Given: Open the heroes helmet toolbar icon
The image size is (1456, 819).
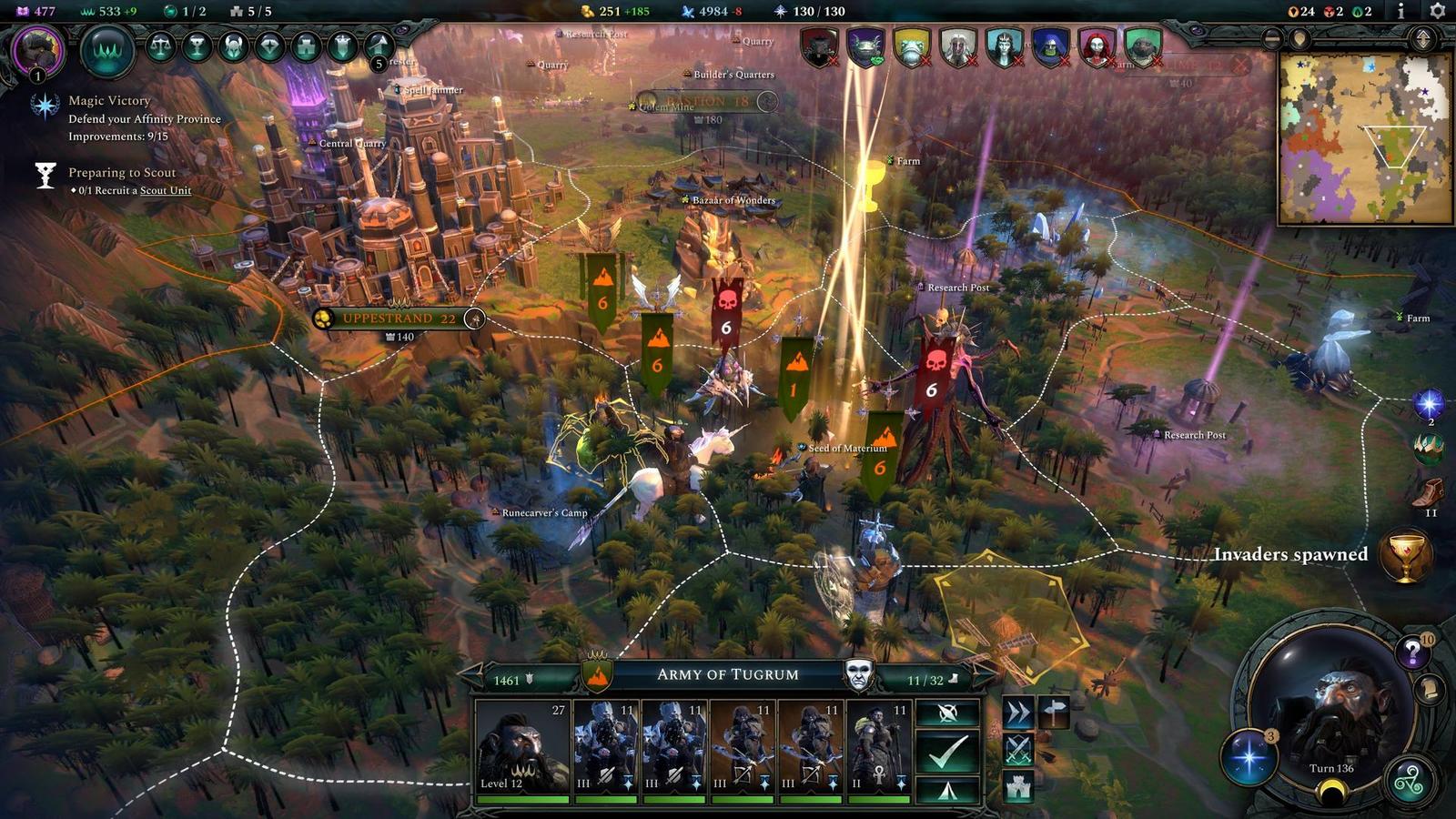Looking at the screenshot, I should [233, 46].
